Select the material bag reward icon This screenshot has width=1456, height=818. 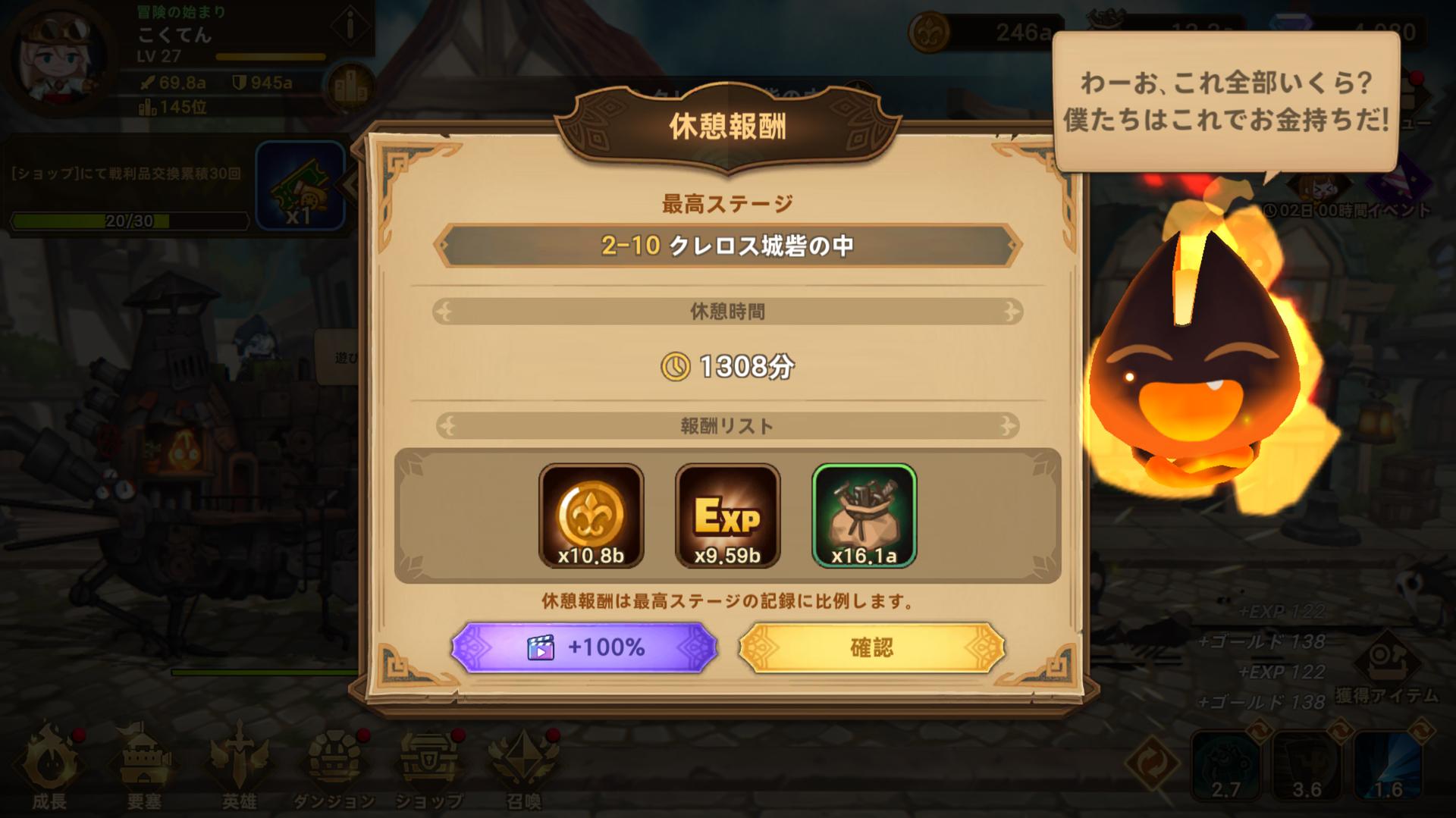pyautogui.click(x=864, y=516)
